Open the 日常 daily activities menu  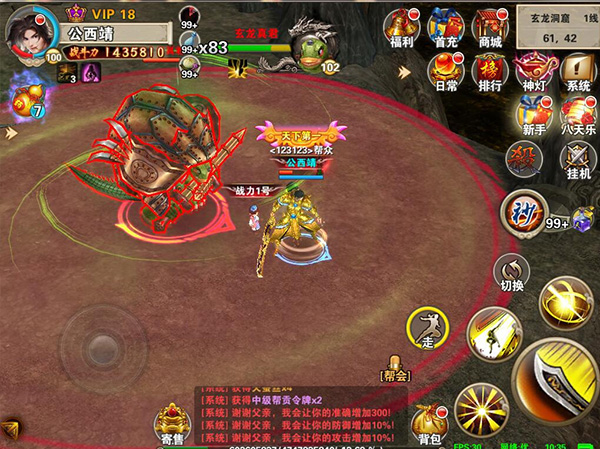click(445, 72)
